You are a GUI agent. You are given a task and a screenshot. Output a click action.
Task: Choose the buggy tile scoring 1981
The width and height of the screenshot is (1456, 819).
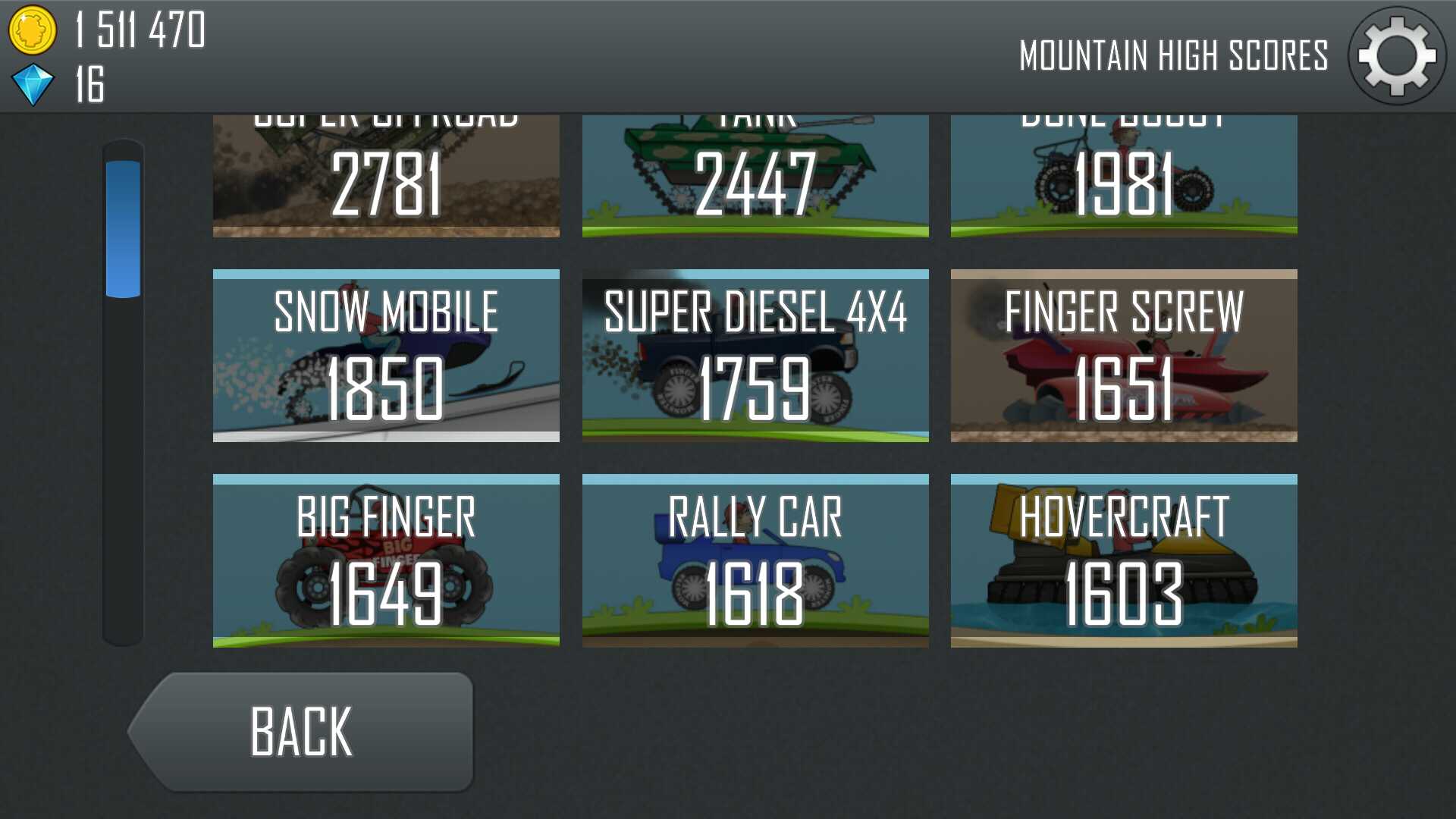tap(1124, 176)
